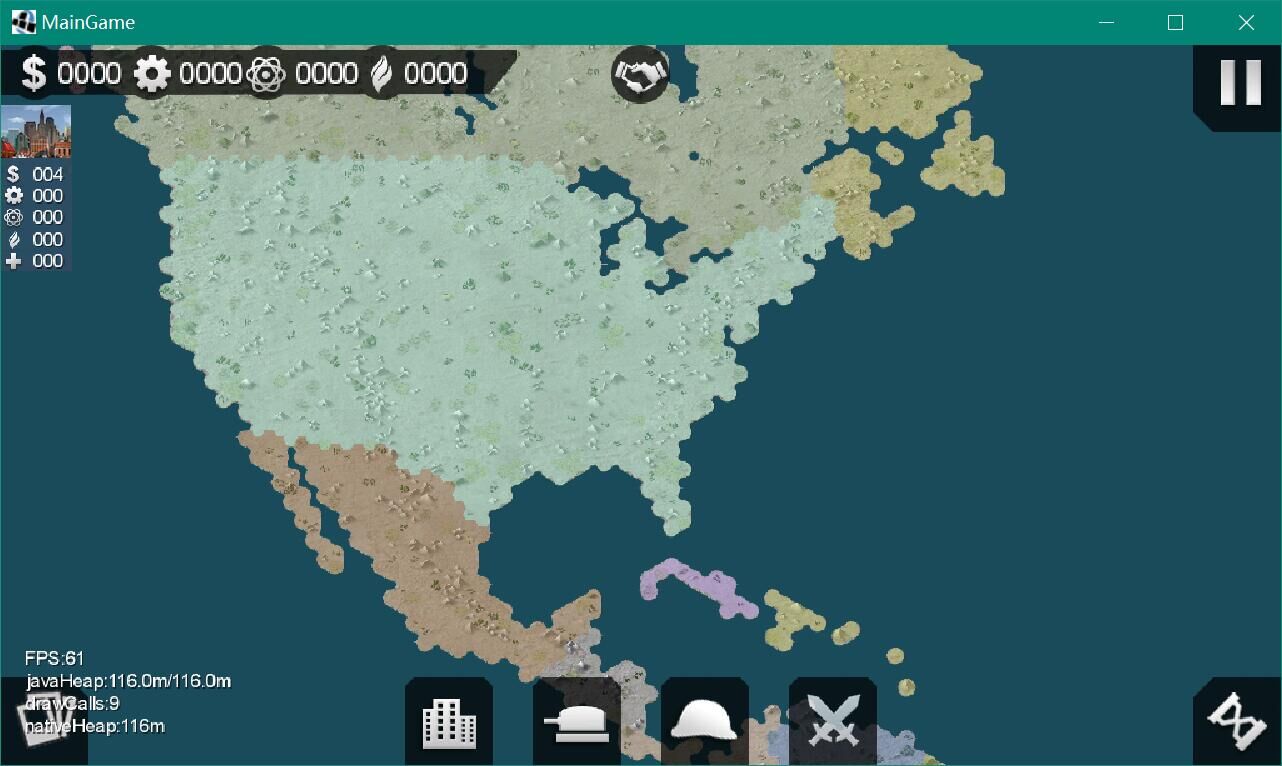
Task: Maximize the MainGame window
Action: pyautogui.click(x=1175, y=22)
